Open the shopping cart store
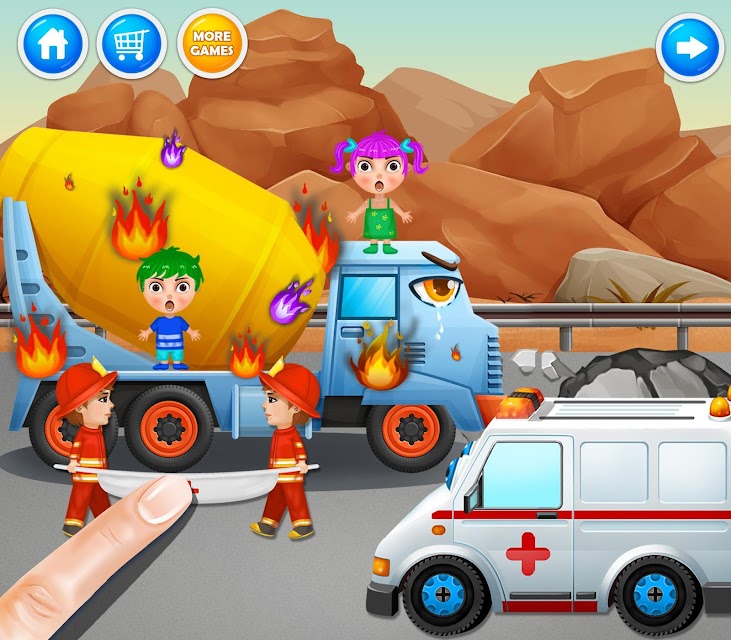The height and width of the screenshot is (640, 731). pyautogui.click(x=132, y=44)
